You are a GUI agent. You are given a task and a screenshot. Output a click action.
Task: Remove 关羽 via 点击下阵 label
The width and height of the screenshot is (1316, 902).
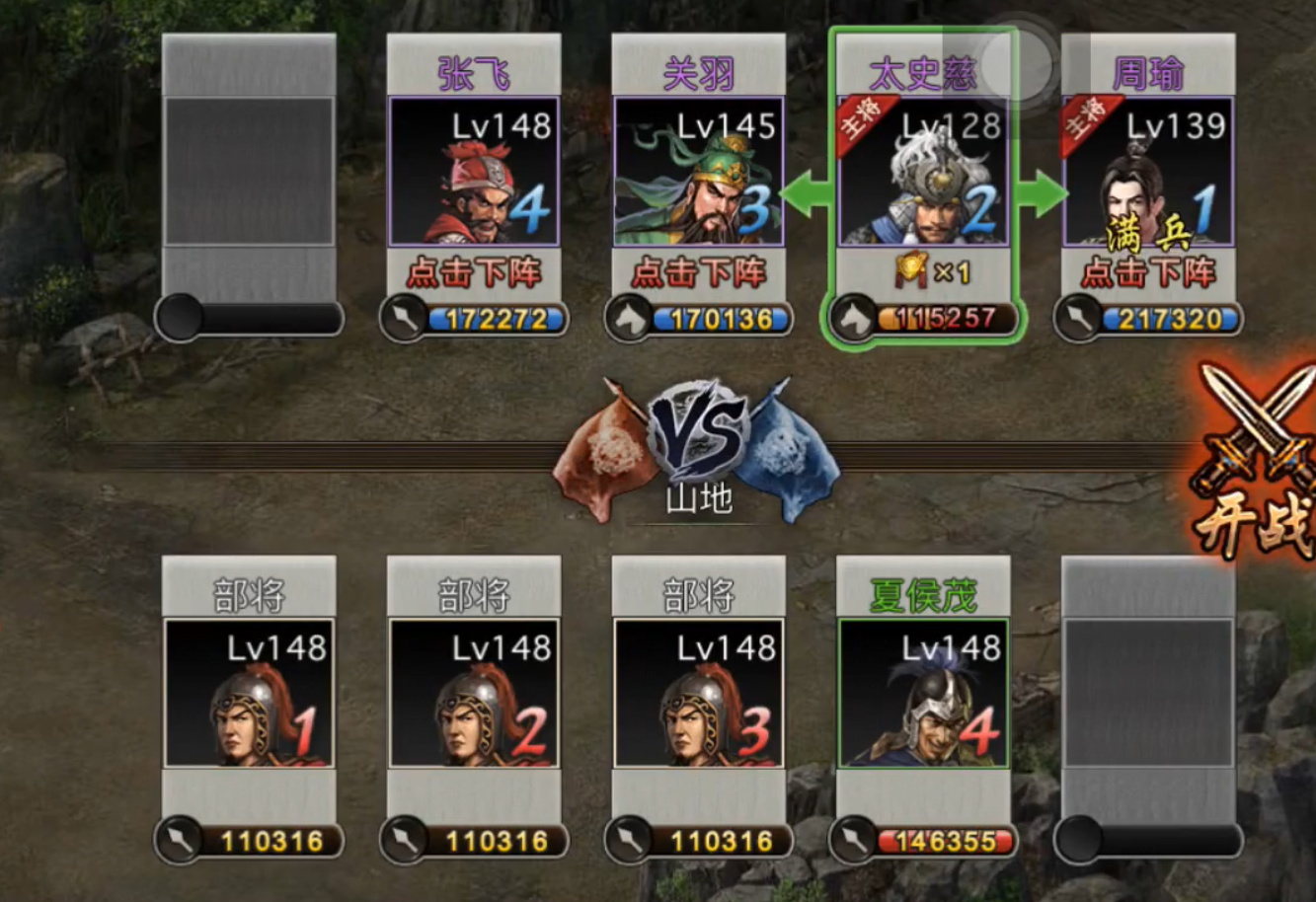coord(699,272)
